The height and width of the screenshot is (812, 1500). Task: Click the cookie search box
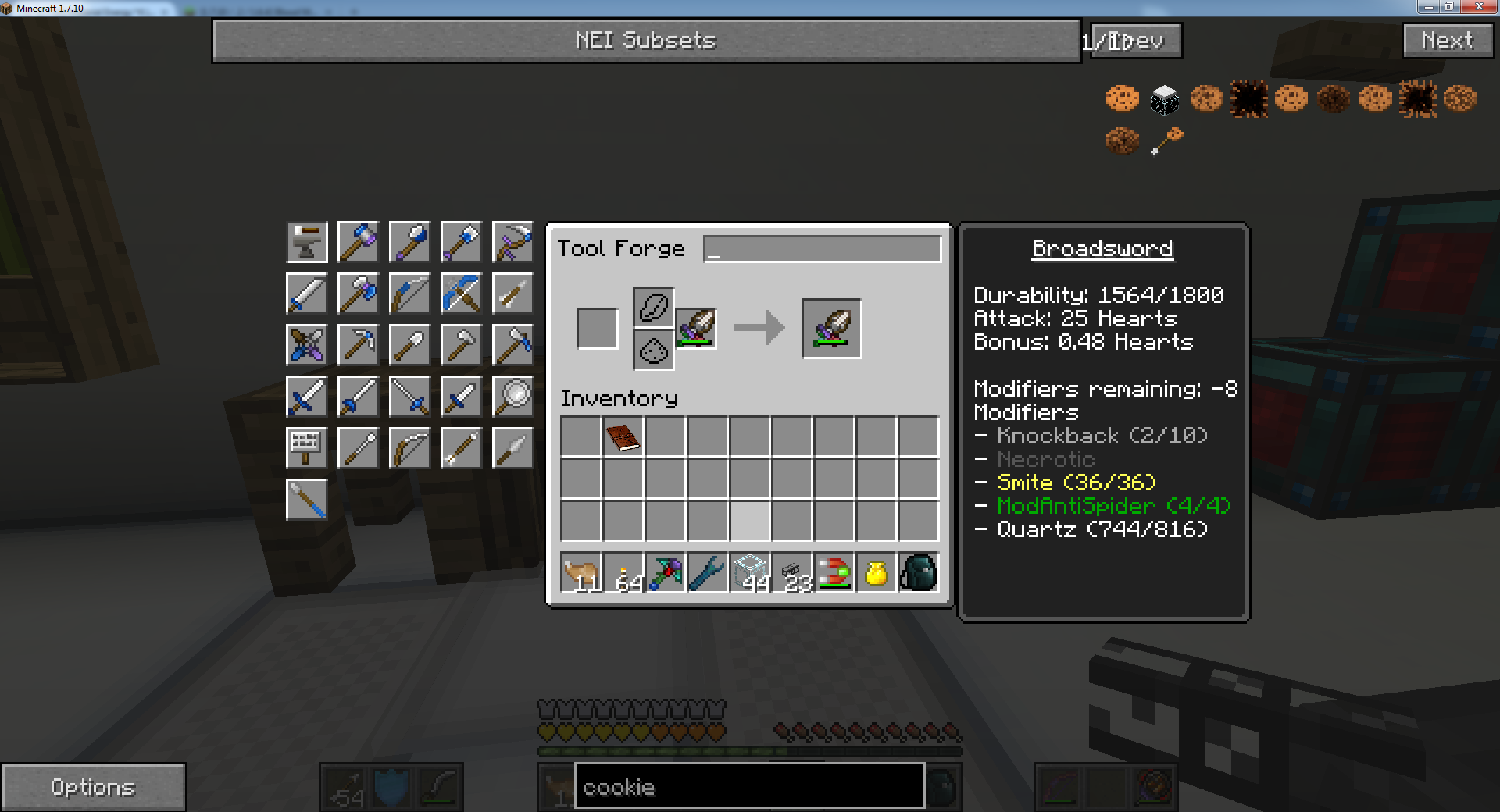748,787
